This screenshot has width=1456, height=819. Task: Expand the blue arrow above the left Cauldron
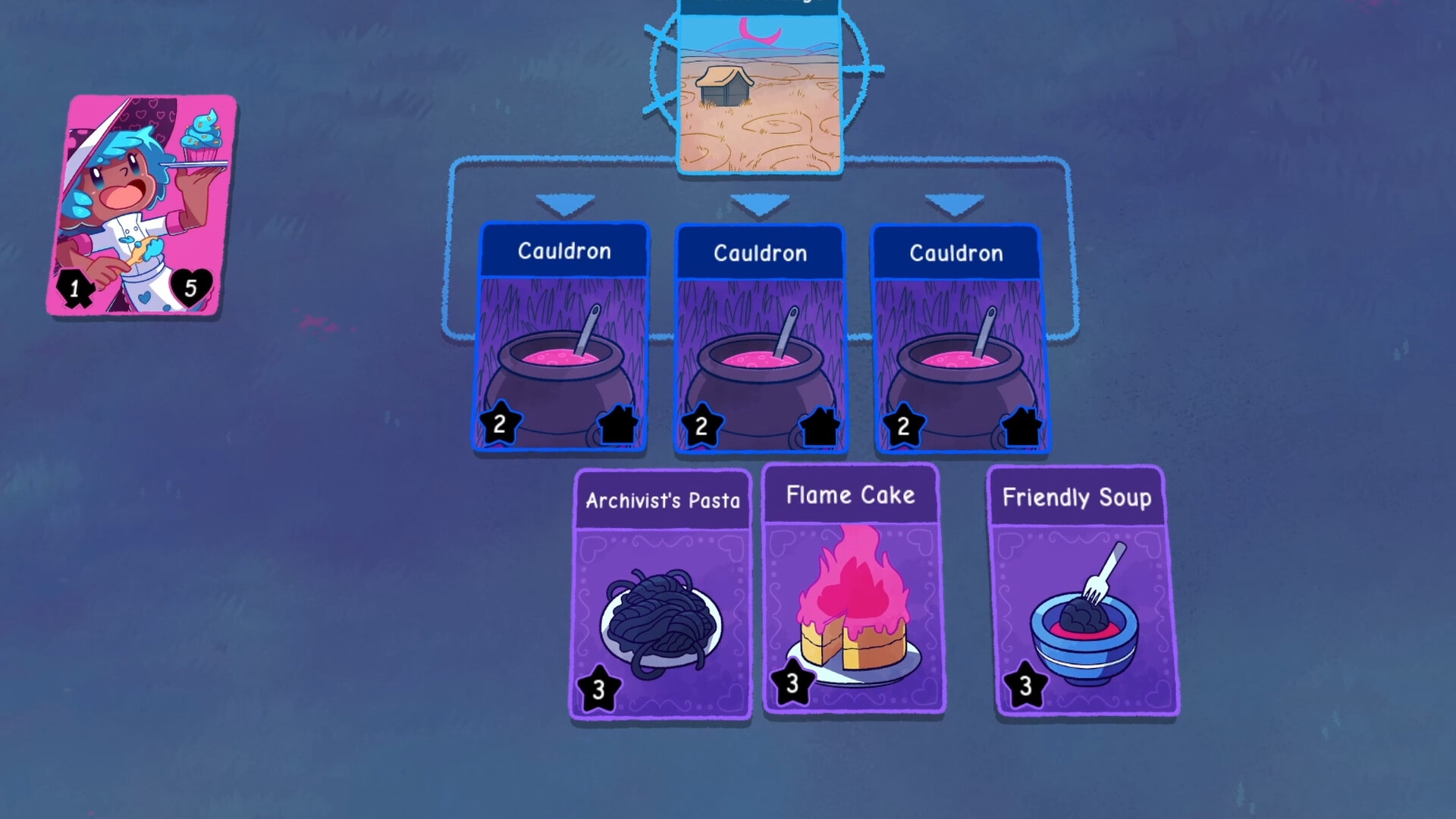(x=564, y=201)
